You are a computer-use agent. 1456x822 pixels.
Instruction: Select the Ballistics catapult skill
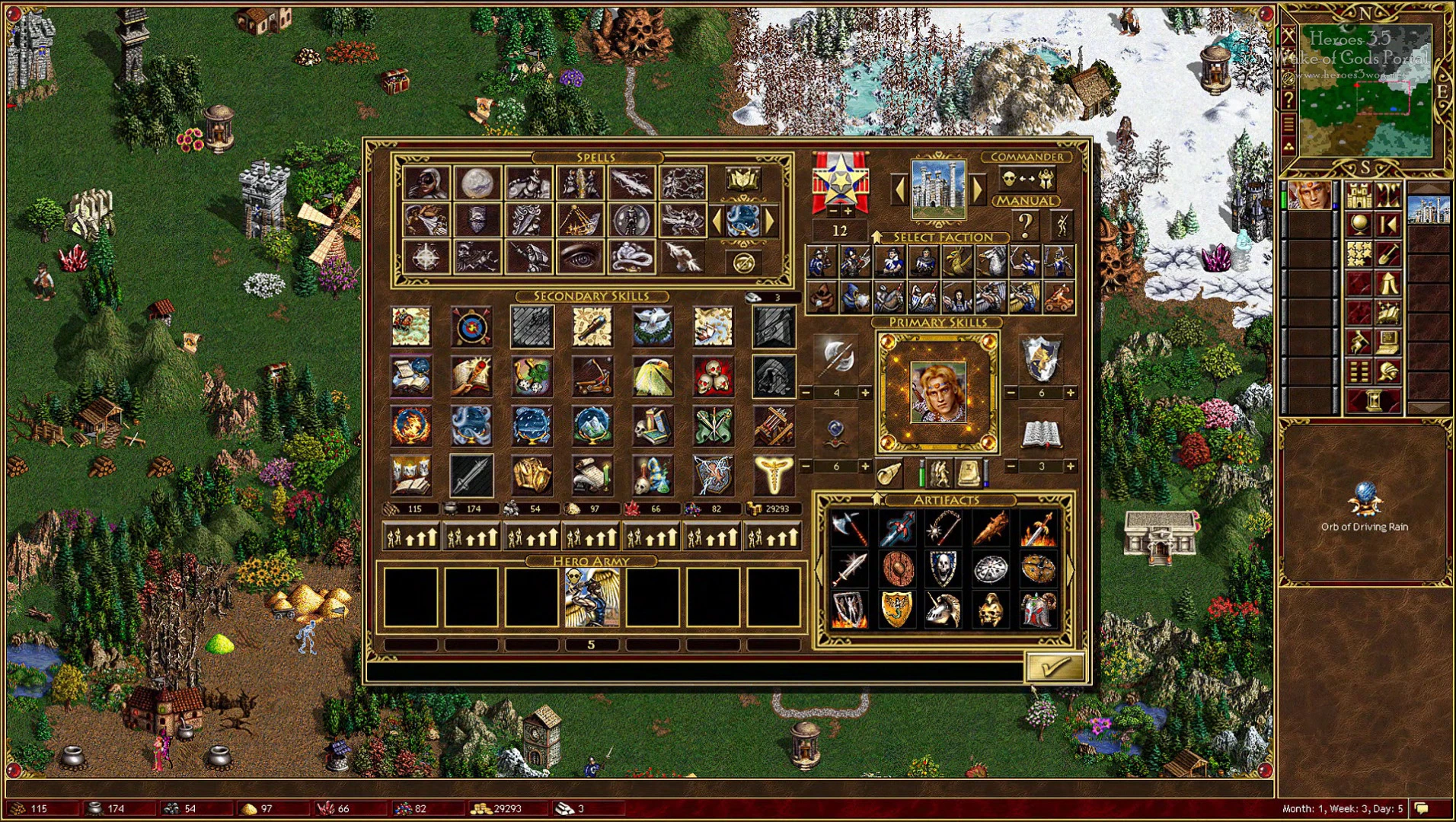[x=592, y=377]
